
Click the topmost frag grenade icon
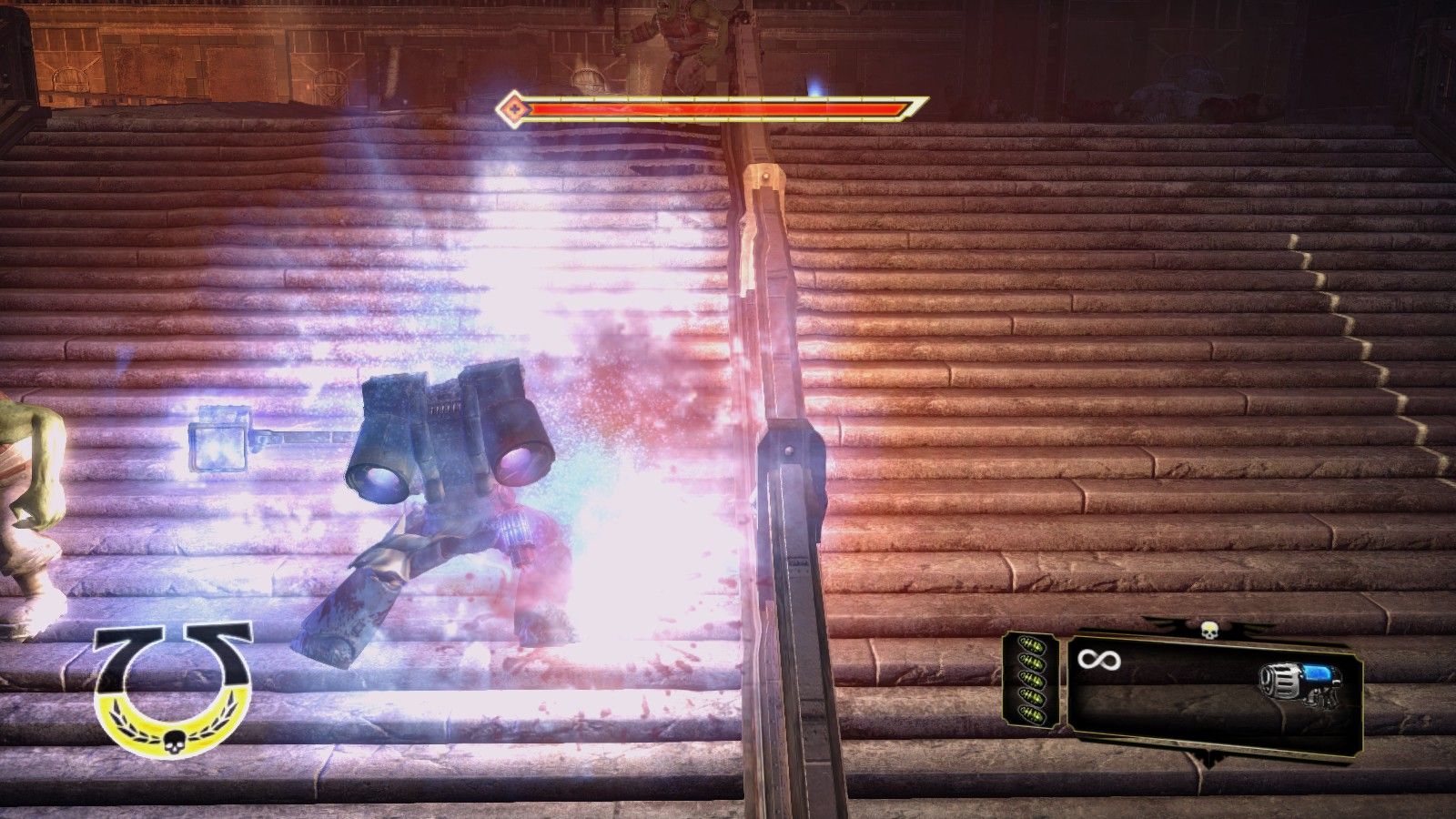(x=1032, y=642)
